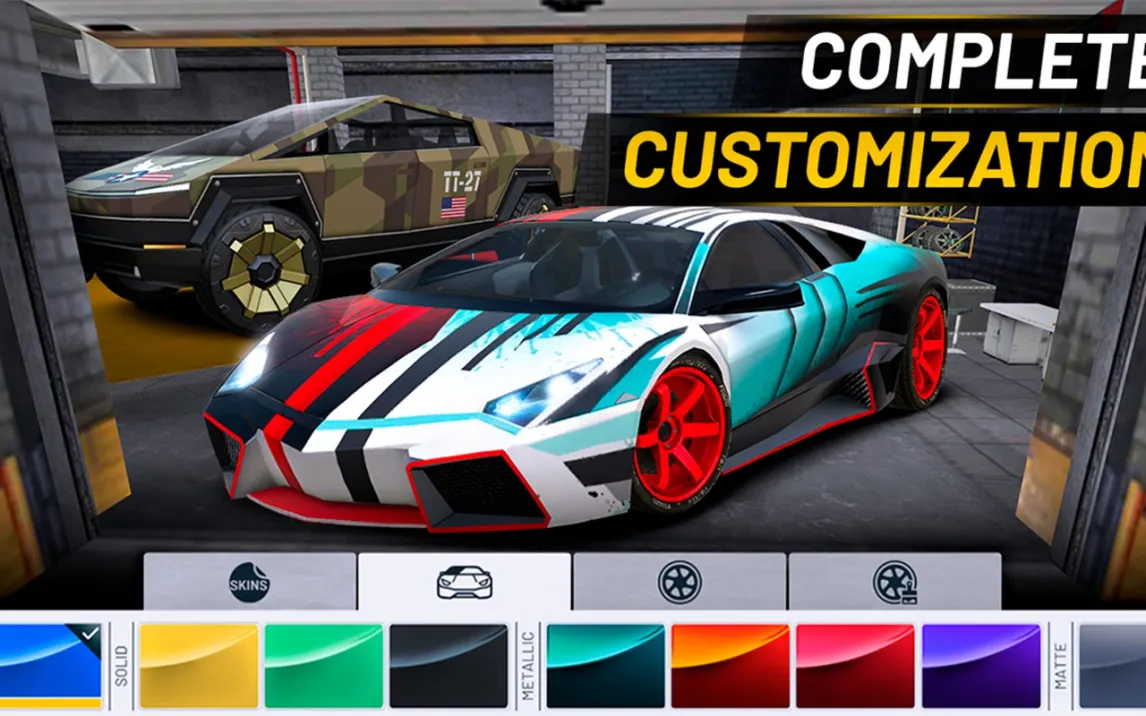Select the solid green paint swatch
Viewport: 1146px width, 716px height.
(x=323, y=665)
